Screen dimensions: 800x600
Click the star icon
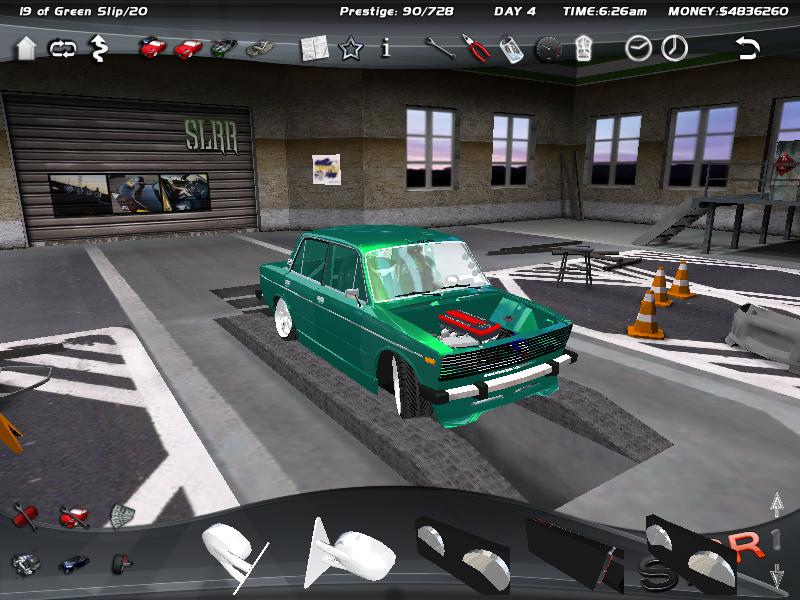click(350, 48)
